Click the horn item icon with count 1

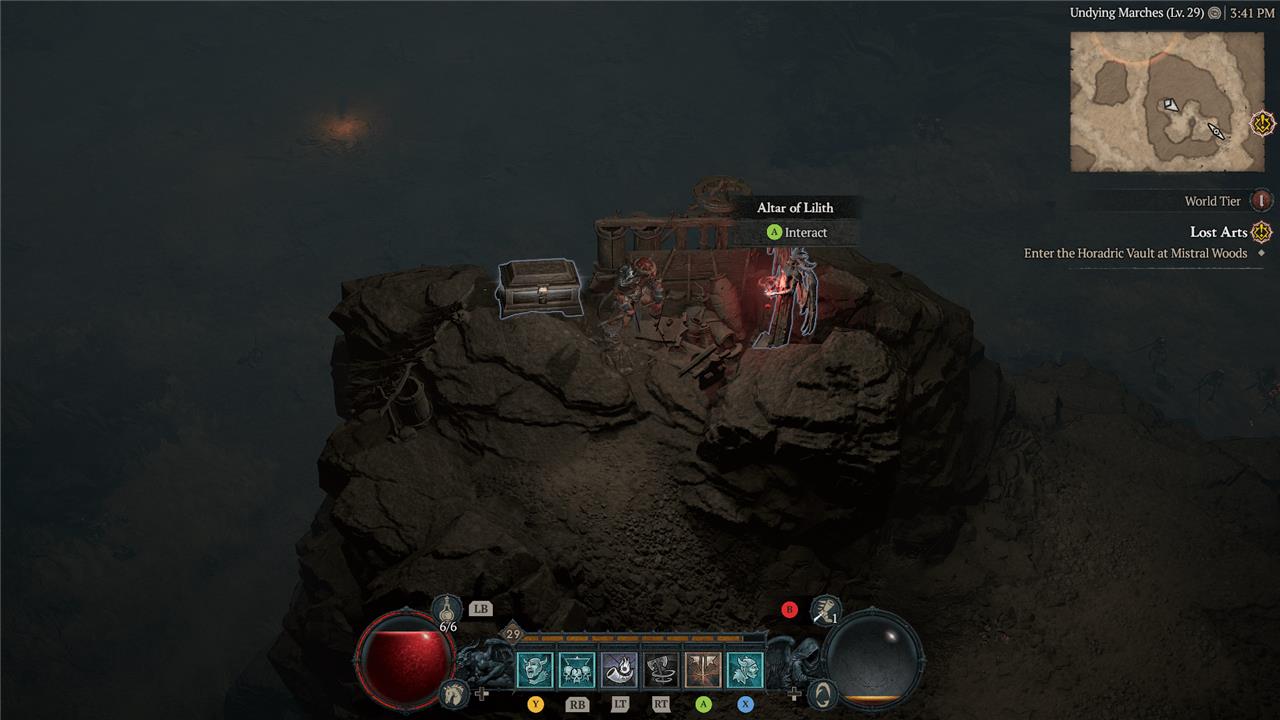click(825, 609)
